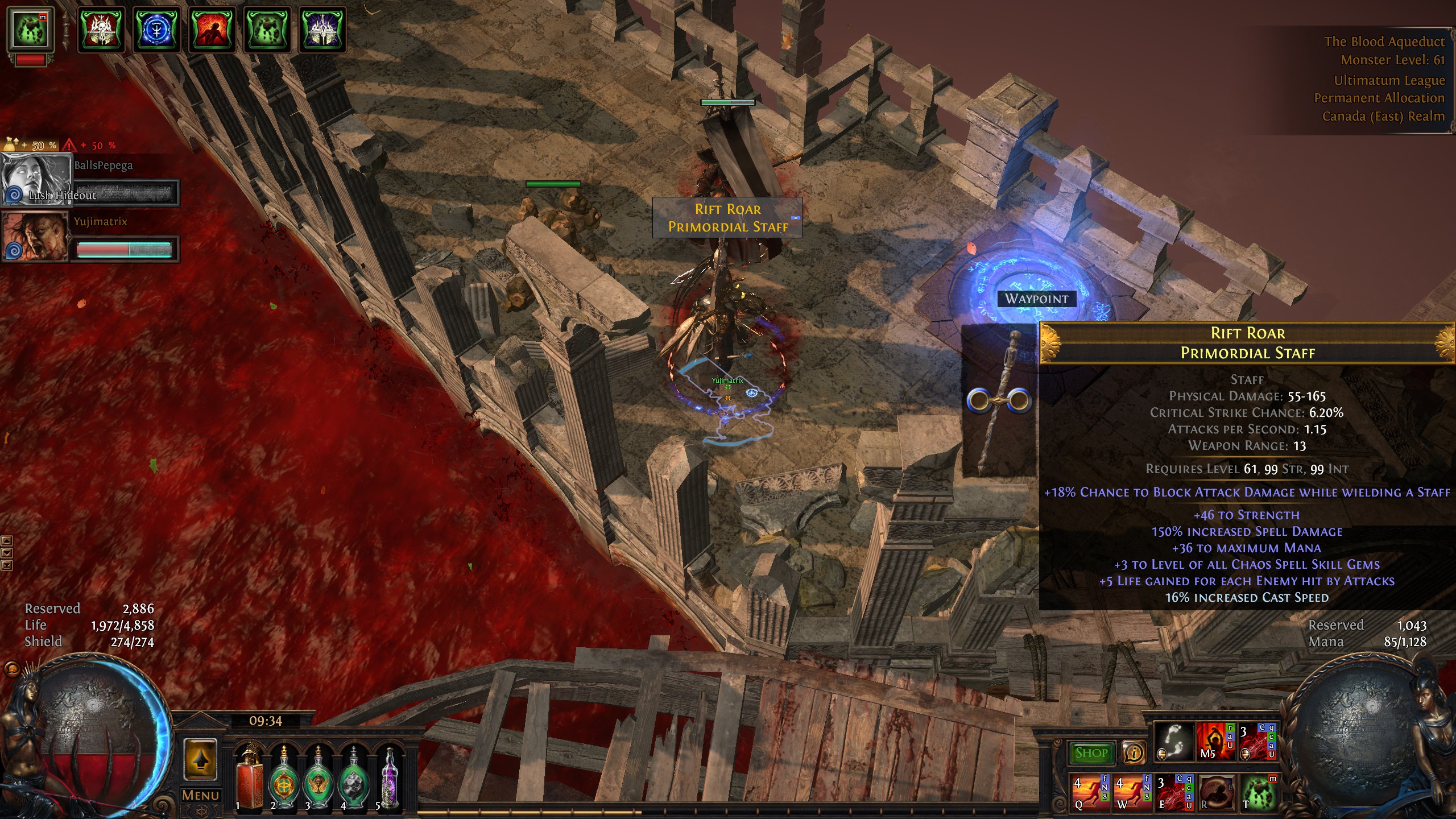Use the purple flask in slot 5
This screenshot has height=819, width=1456.
389,778
